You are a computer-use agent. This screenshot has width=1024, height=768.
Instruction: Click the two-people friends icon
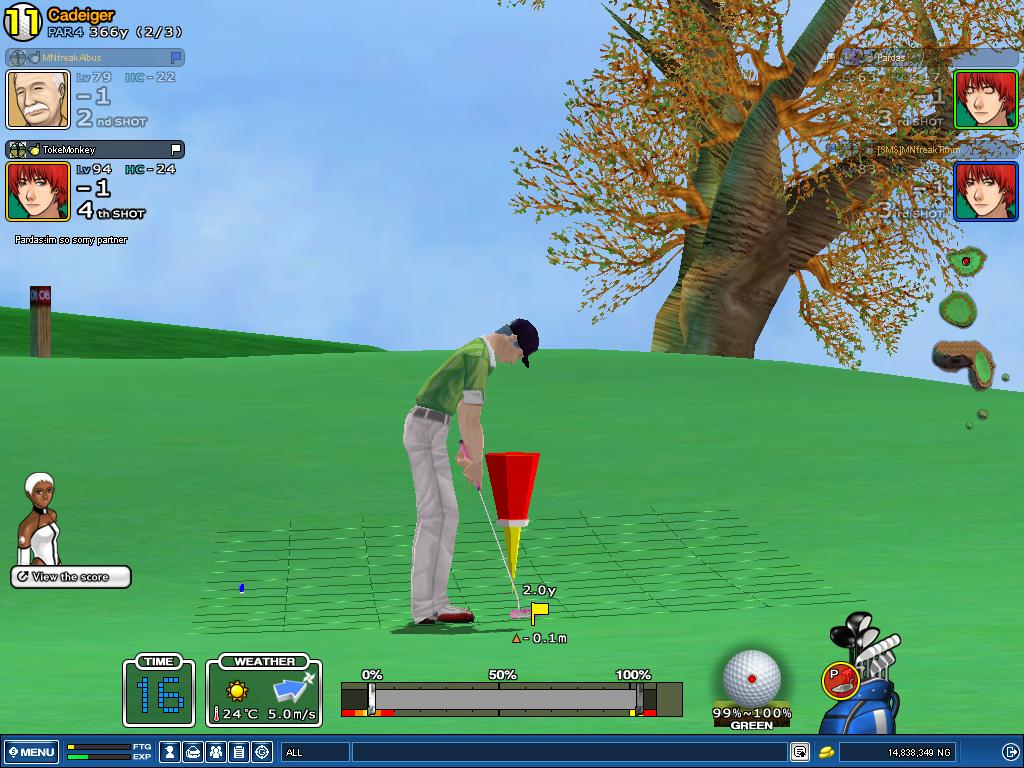click(216, 752)
